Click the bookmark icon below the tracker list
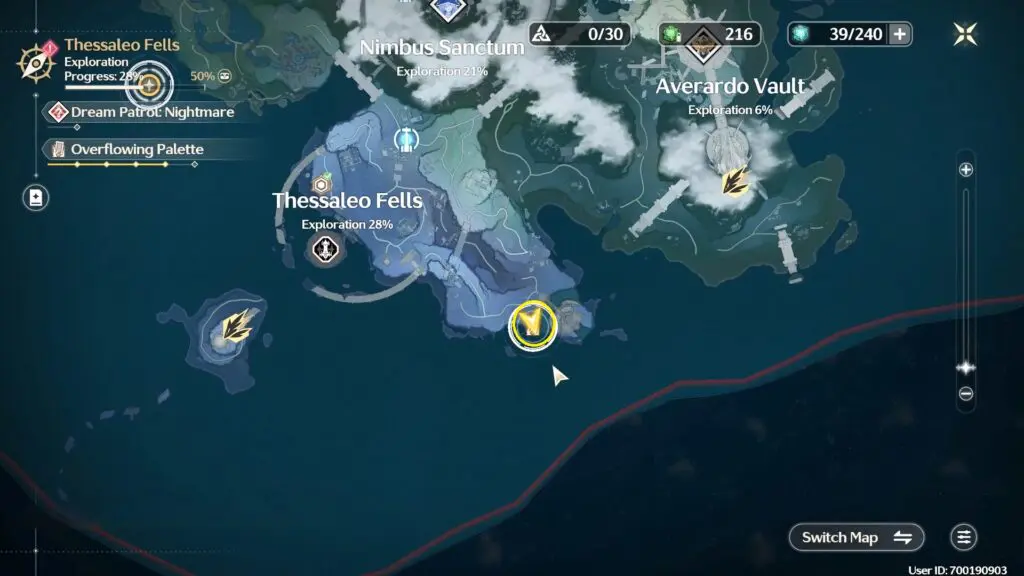Screen dimensions: 1024x576 point(36,197)
